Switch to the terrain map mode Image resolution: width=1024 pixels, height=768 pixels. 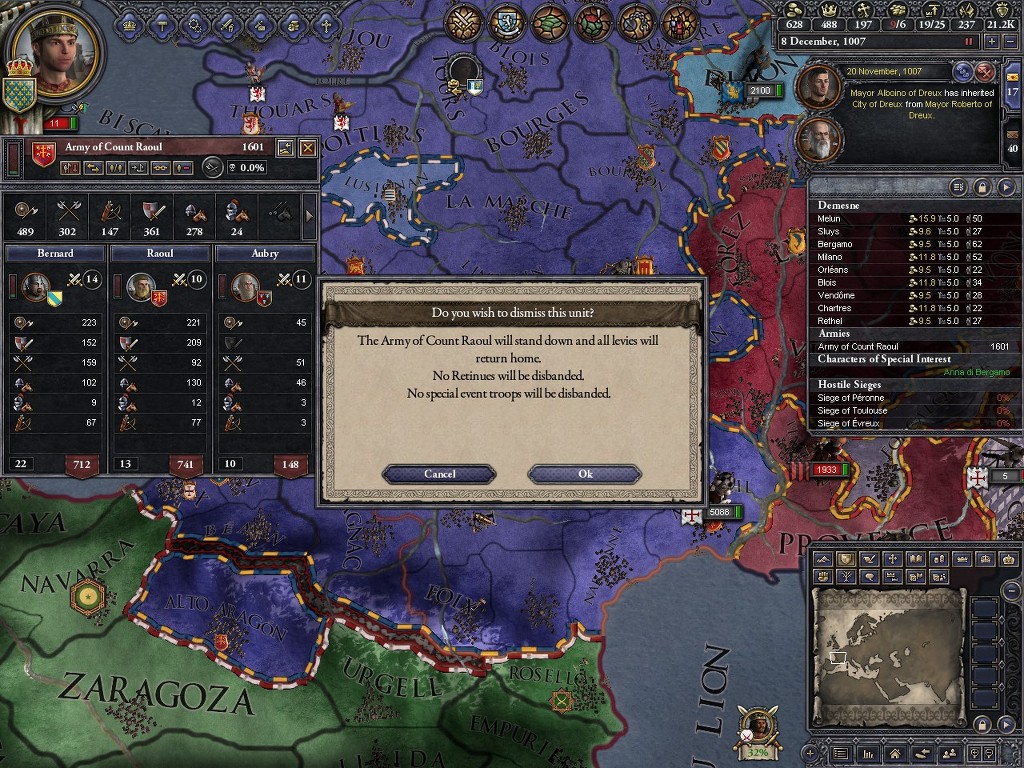[x=823, y=559]
